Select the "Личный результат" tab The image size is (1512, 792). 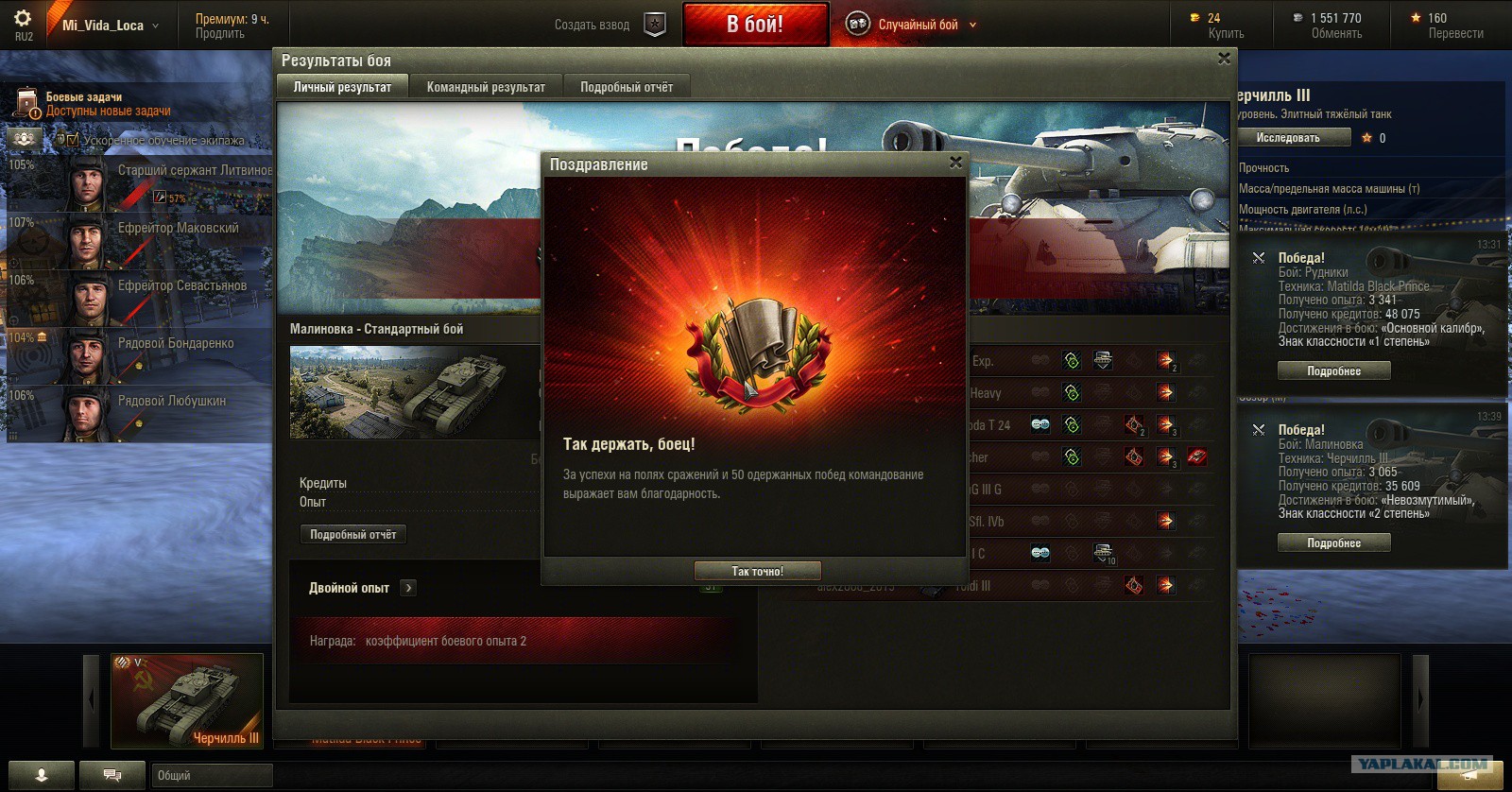tap(342, 87)
